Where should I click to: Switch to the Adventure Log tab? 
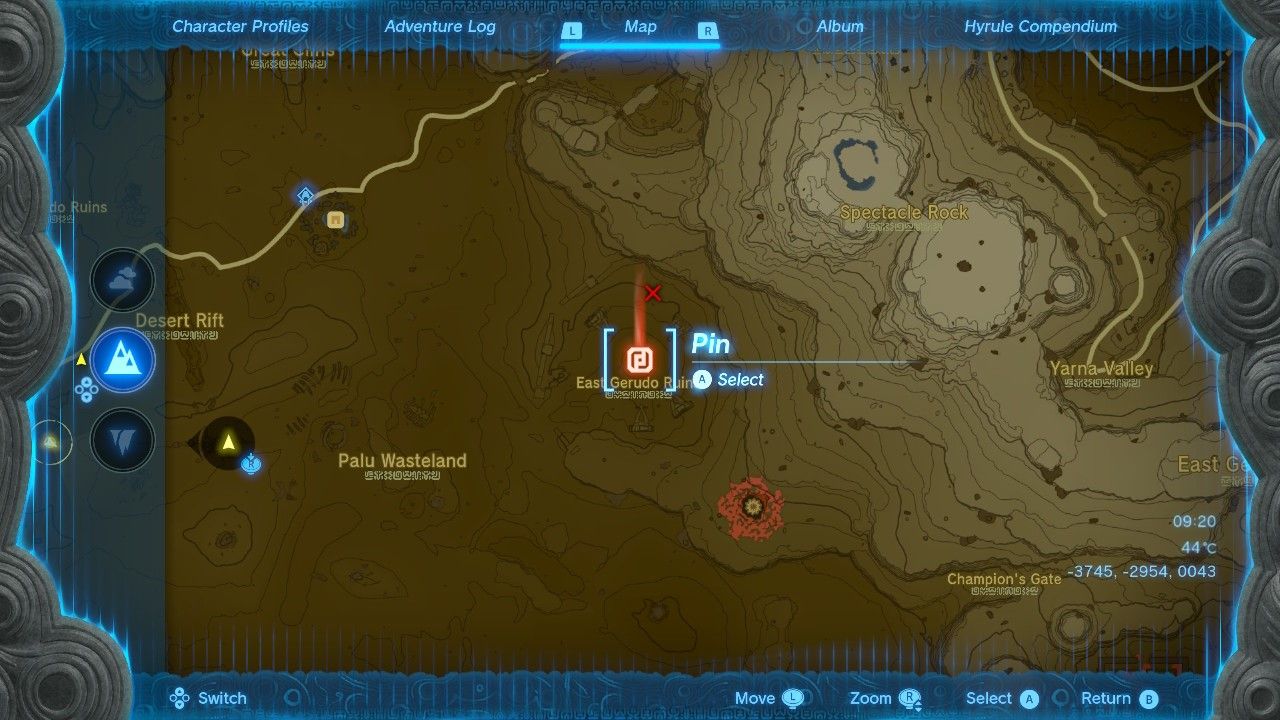click(x=440, y=27)
